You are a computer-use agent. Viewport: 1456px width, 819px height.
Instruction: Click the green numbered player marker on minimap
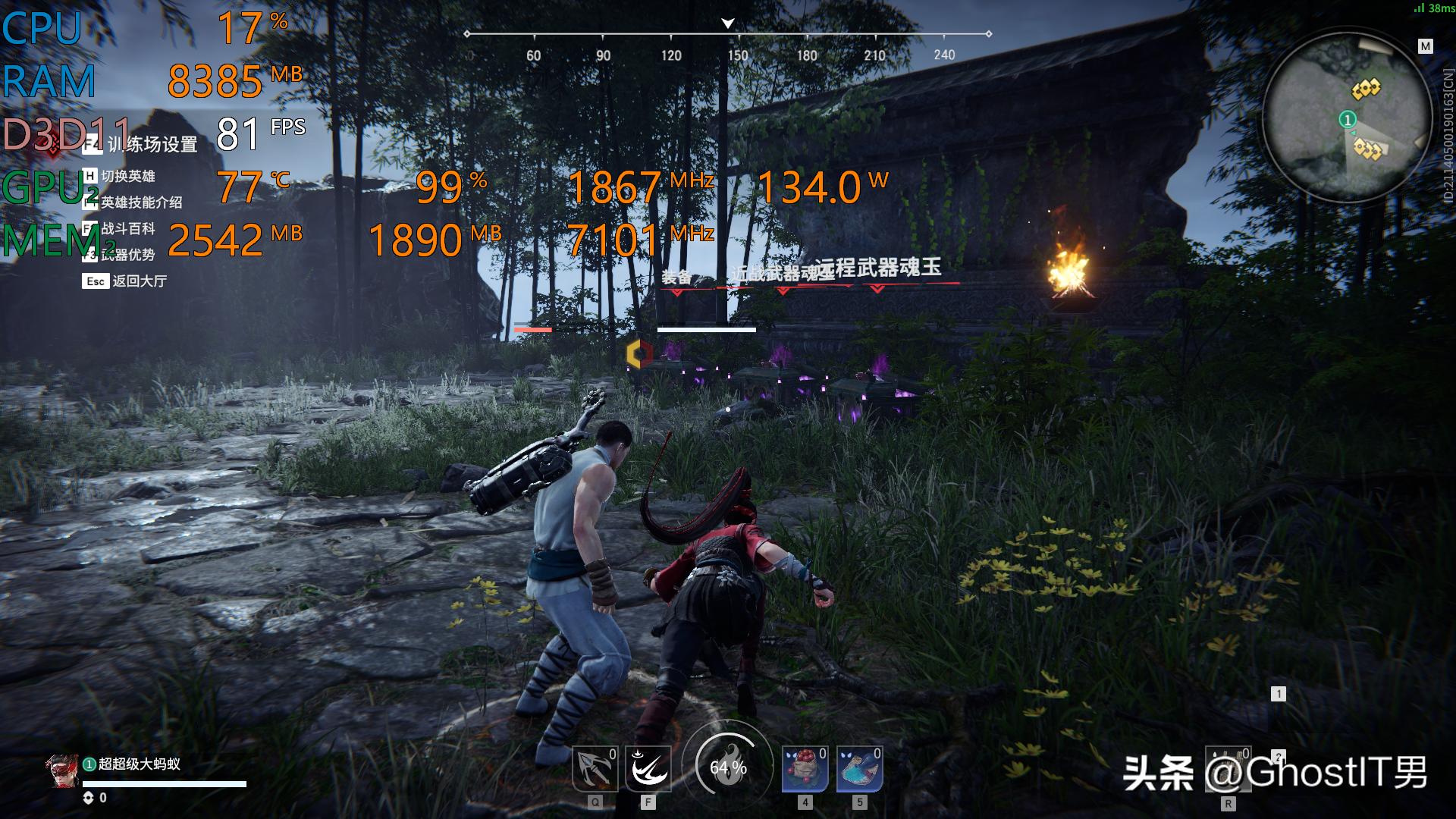click(1348, 120)
